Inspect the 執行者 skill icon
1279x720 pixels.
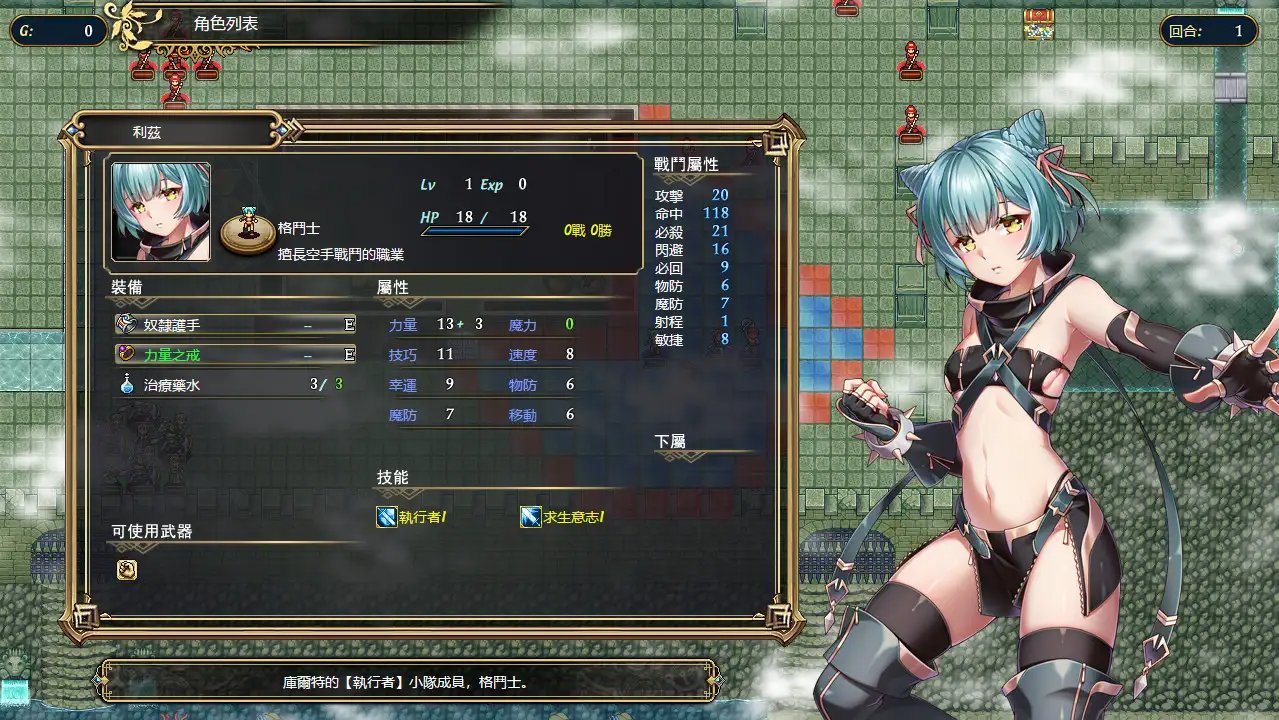click(387, 517)
